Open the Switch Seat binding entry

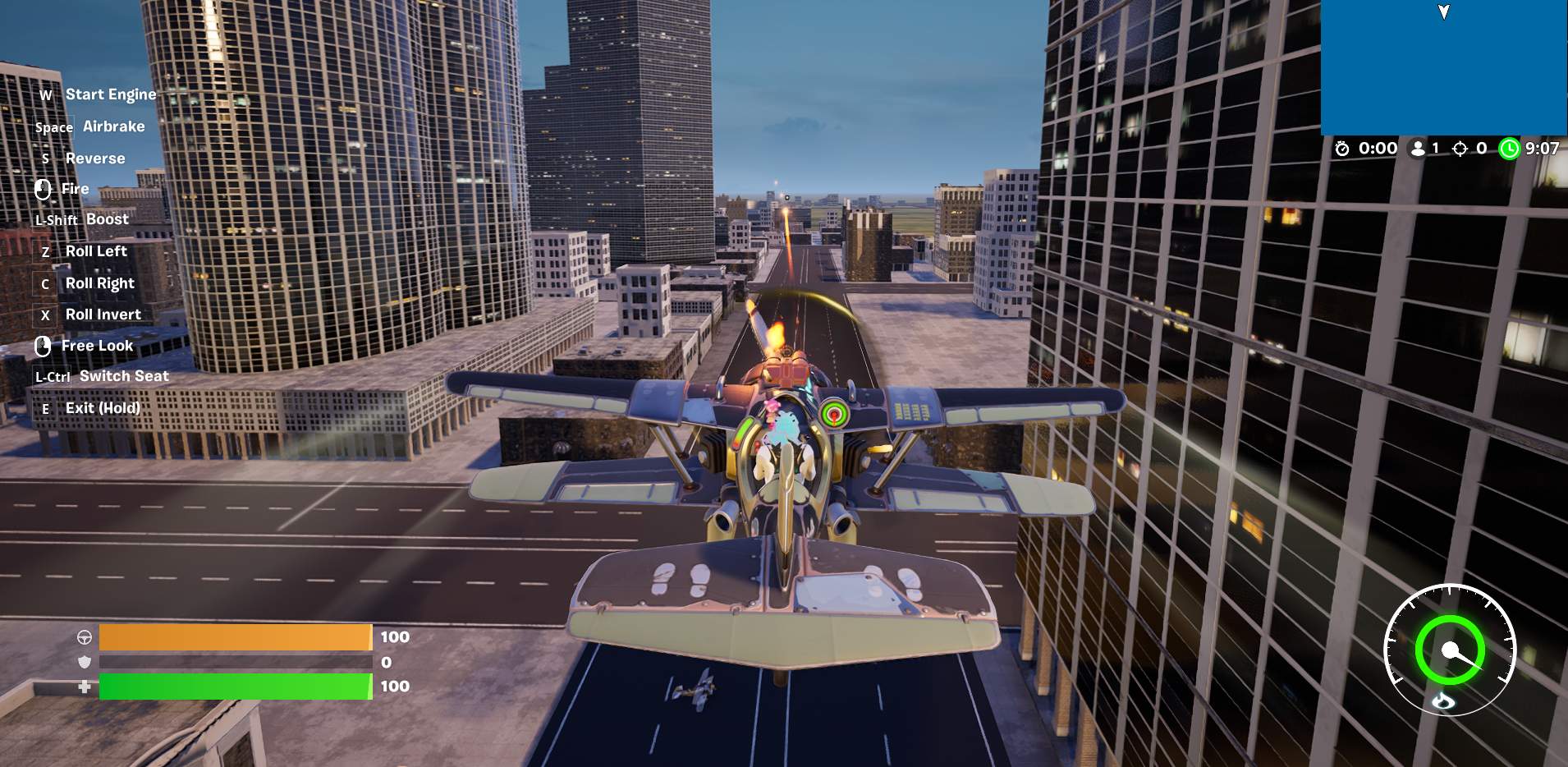point(123,375)
